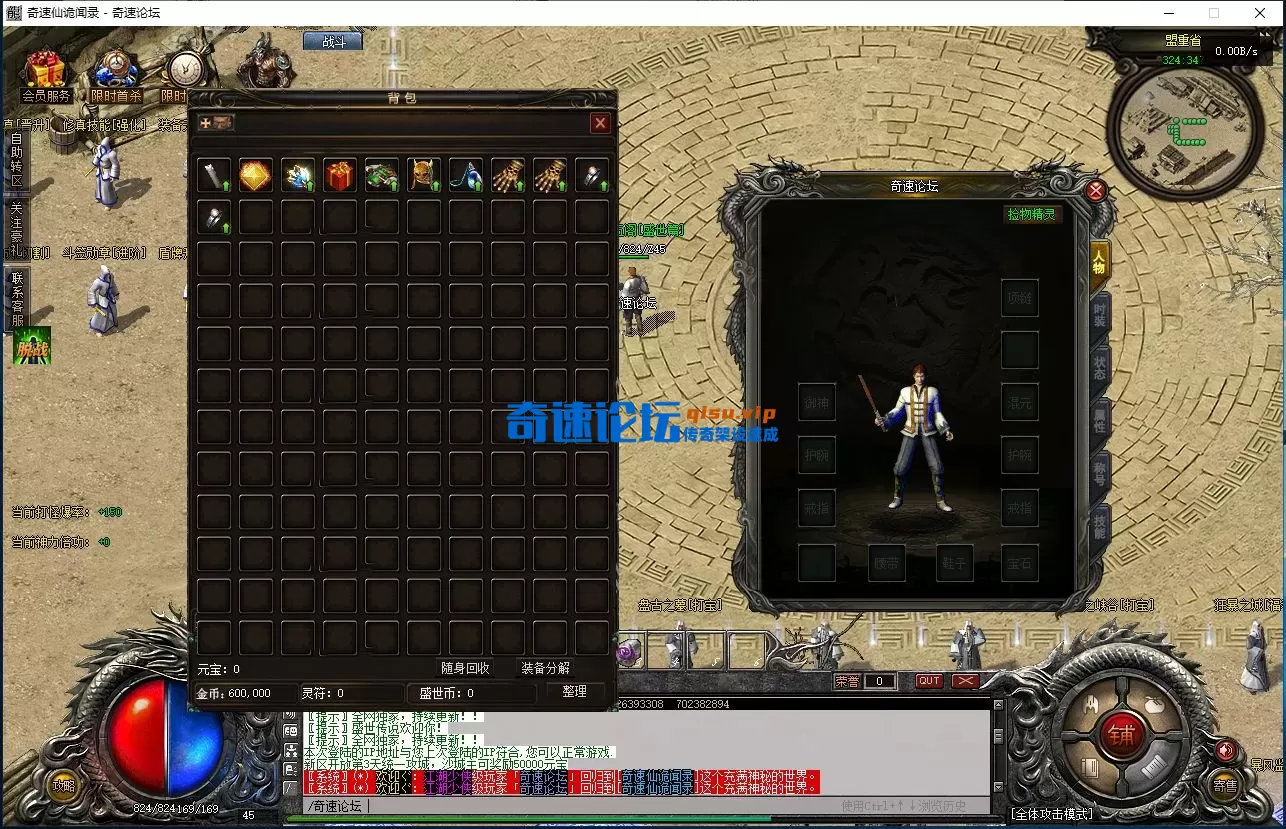Click the 战斗 tab at top of screen

(332, 42)
